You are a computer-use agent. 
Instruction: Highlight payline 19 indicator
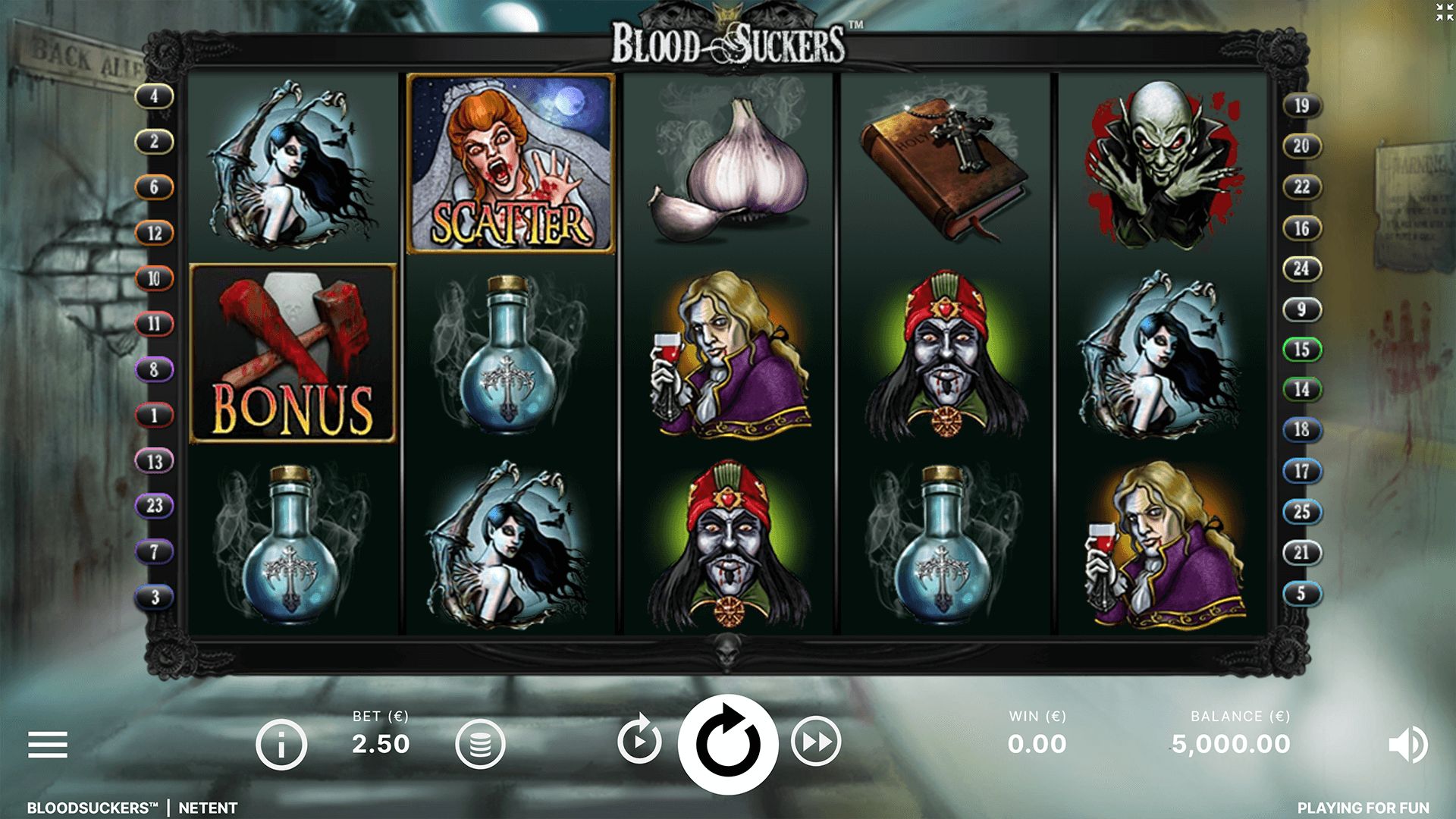tap(1301, 105)
